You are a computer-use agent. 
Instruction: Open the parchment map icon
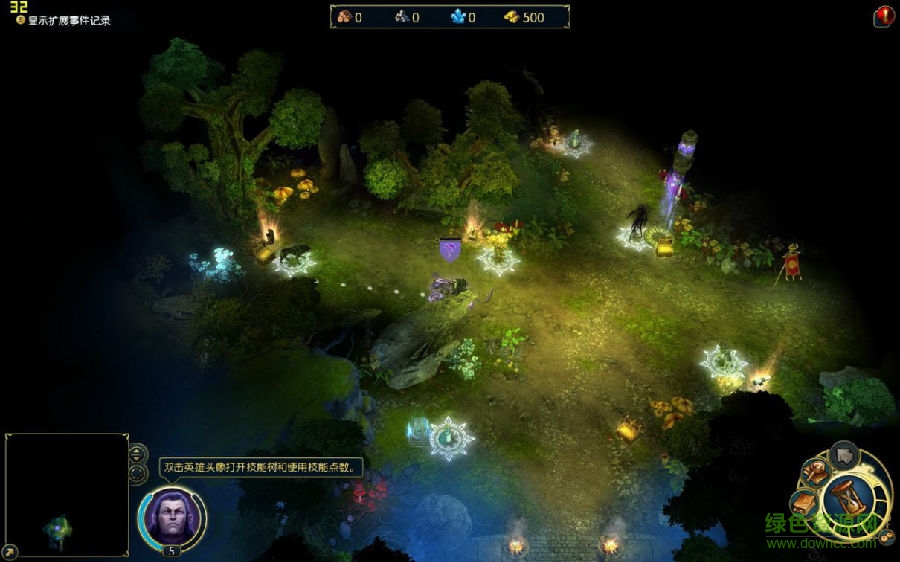pos(805,501)
